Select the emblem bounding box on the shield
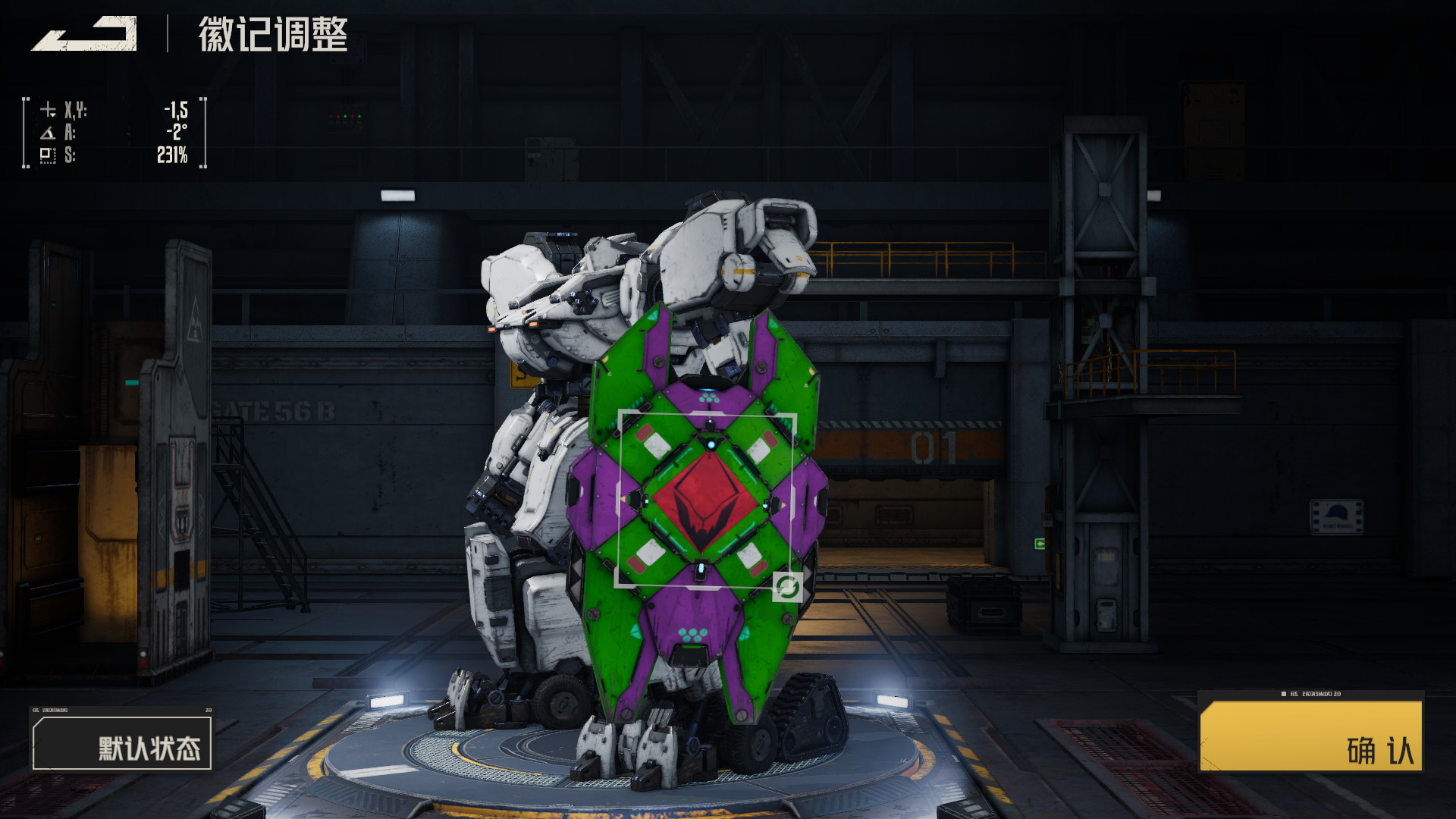The width and height of the screenshot is (1456, 819). [x=707, y=500]
